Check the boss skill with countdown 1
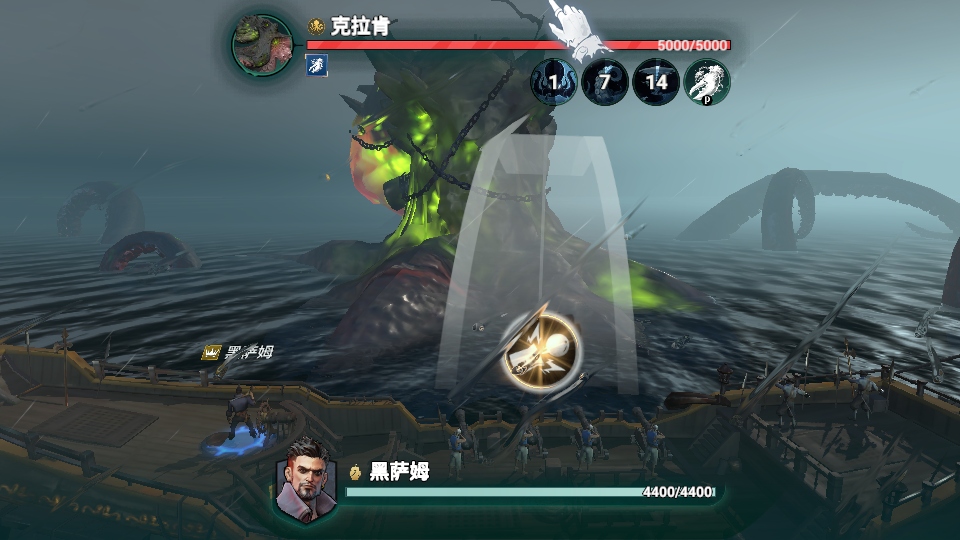 553,82
